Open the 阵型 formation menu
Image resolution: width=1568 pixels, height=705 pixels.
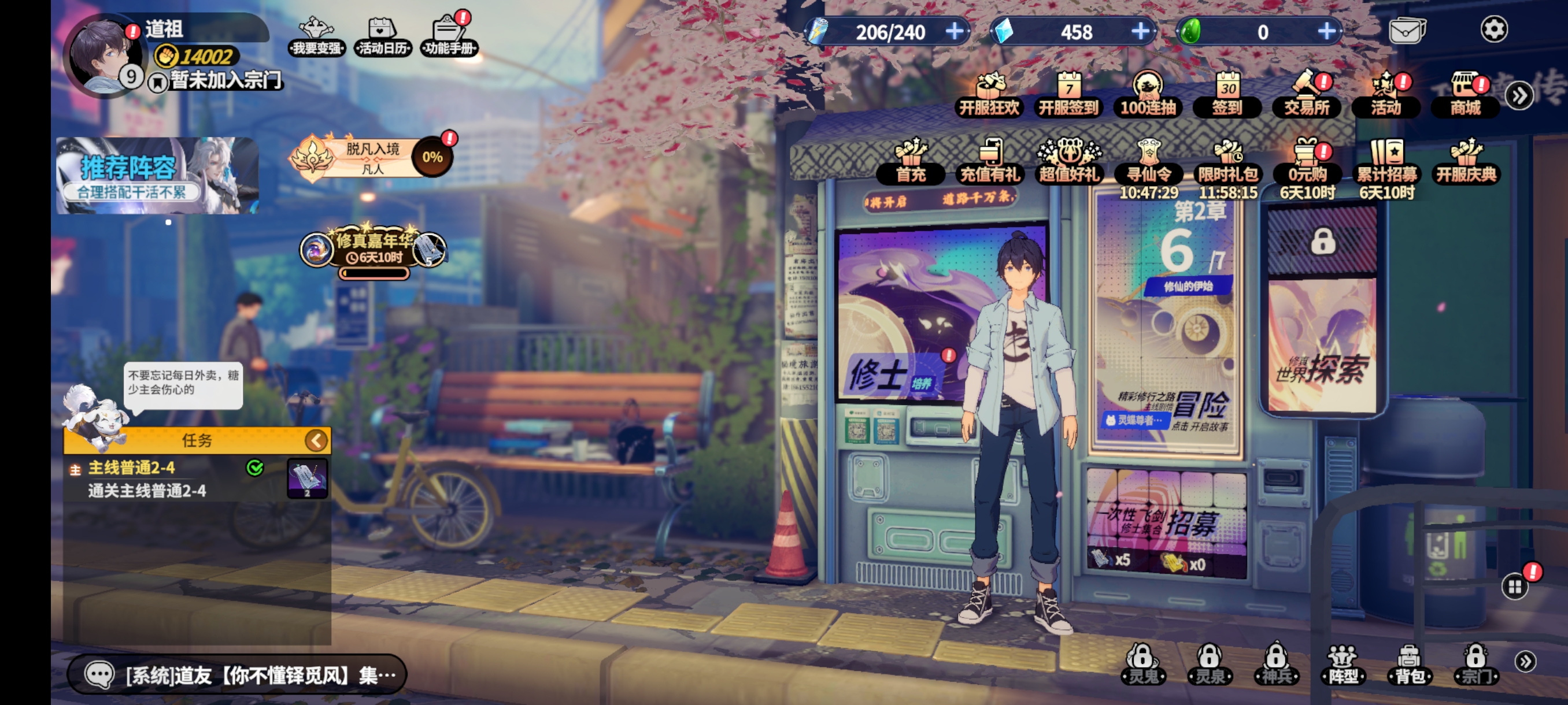1342,664
